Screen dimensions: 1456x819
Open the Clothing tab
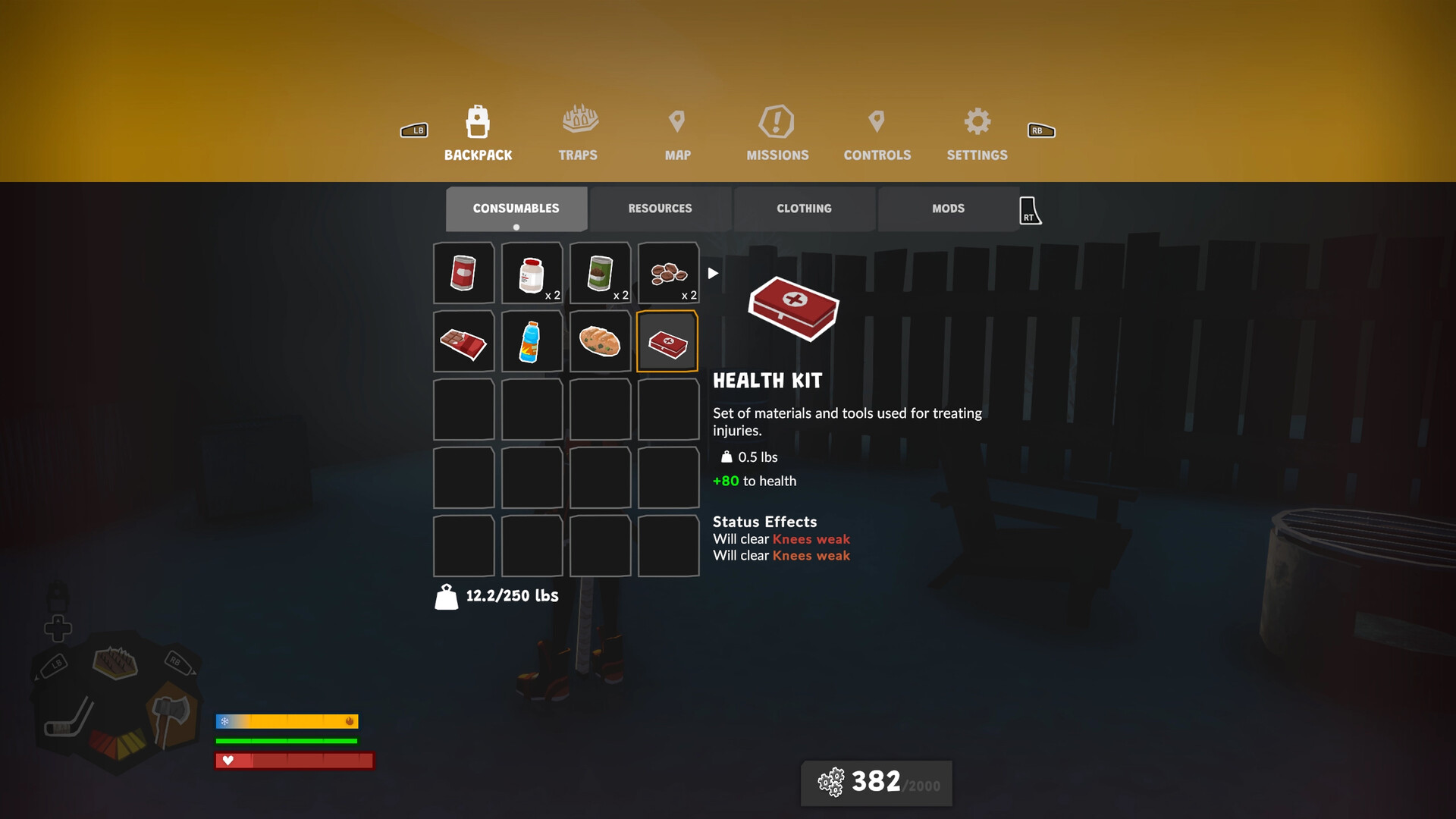point(804,209)
